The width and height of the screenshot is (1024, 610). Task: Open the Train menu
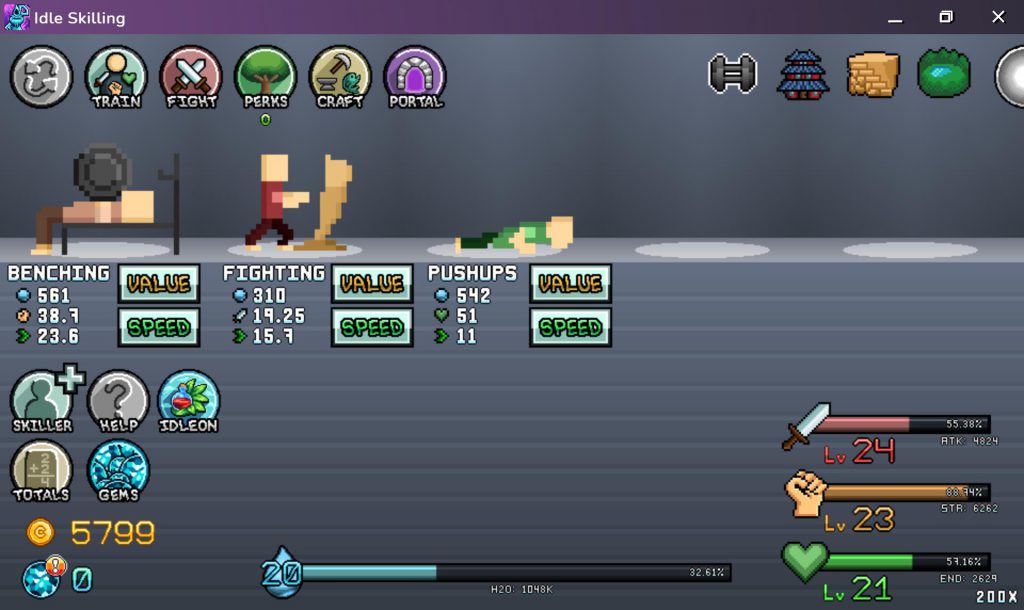pyautogui.click(x=116, y=76)
